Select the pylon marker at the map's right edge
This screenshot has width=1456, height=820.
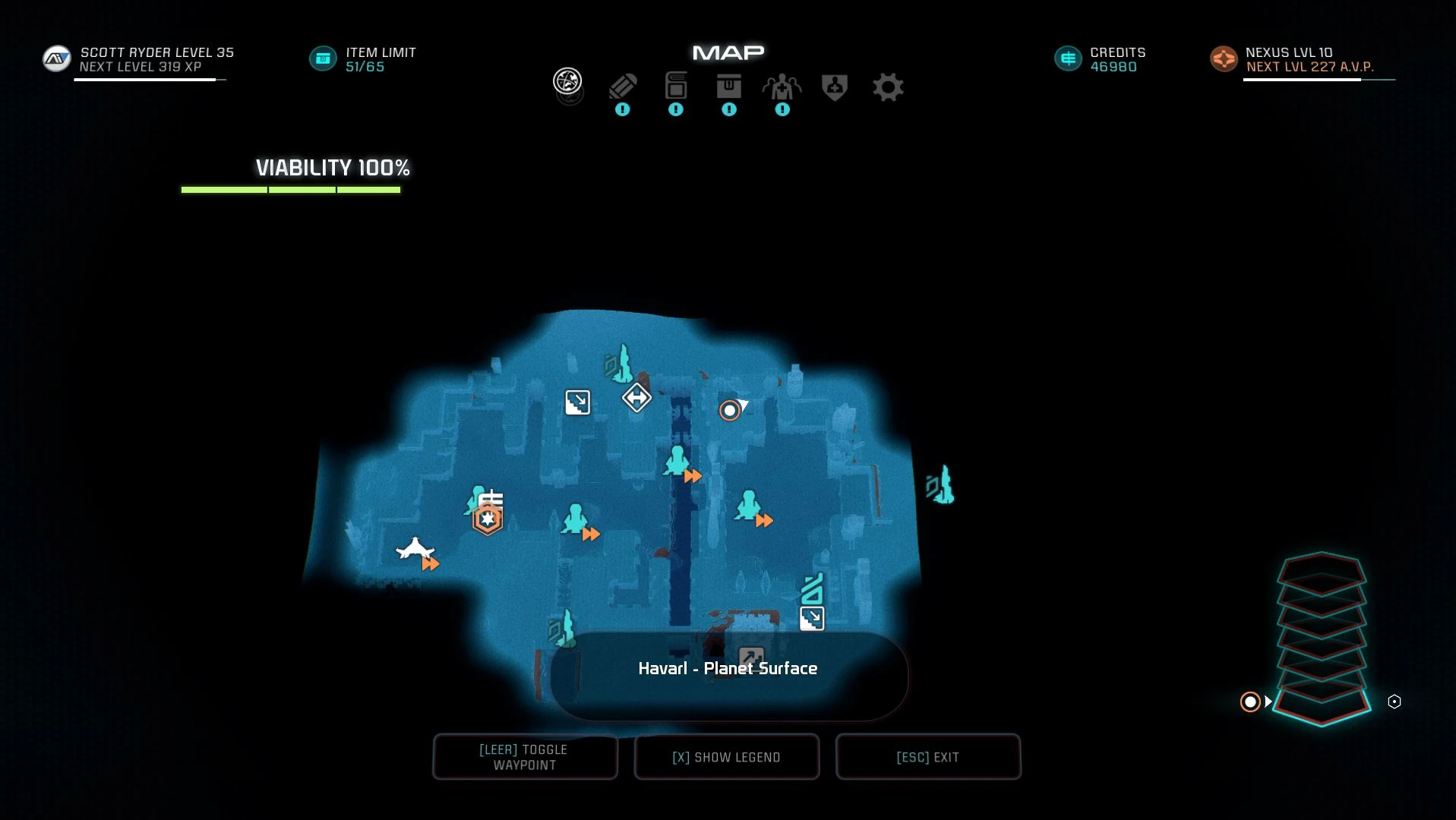pyautogui.click(x=941, y=485)
